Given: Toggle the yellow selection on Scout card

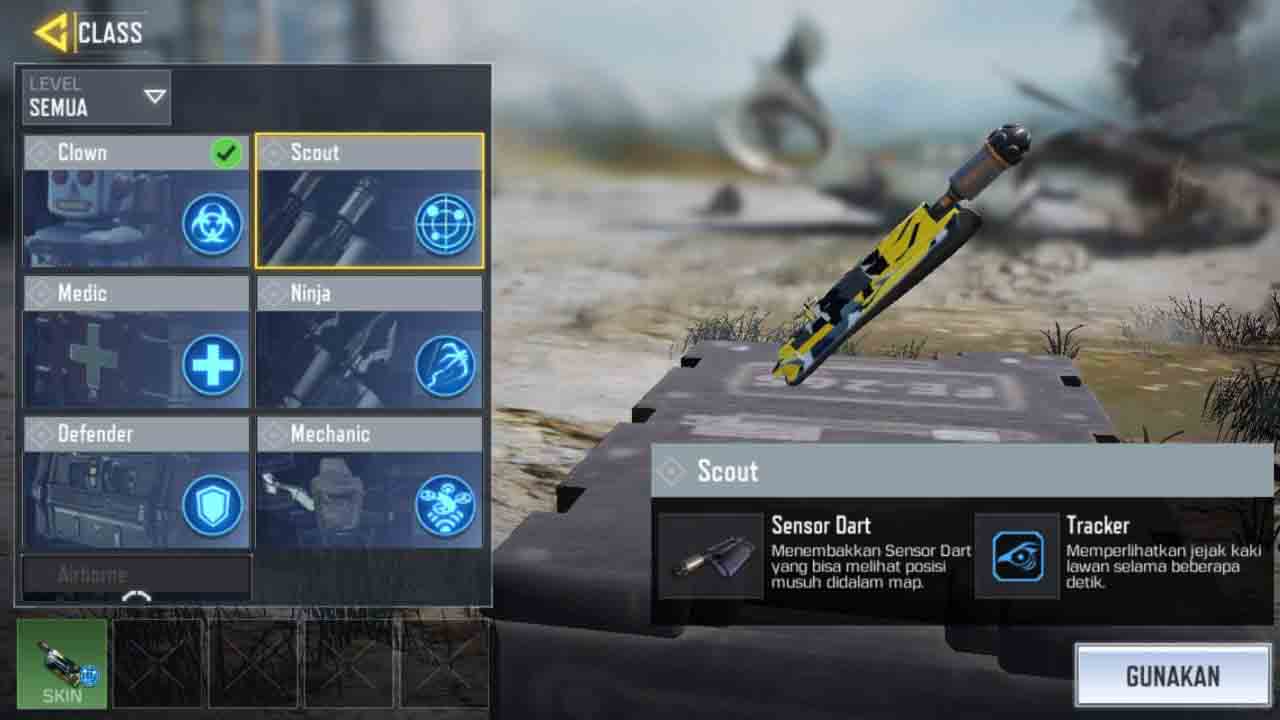Looking at the screenshot, I should coord(368,200).
